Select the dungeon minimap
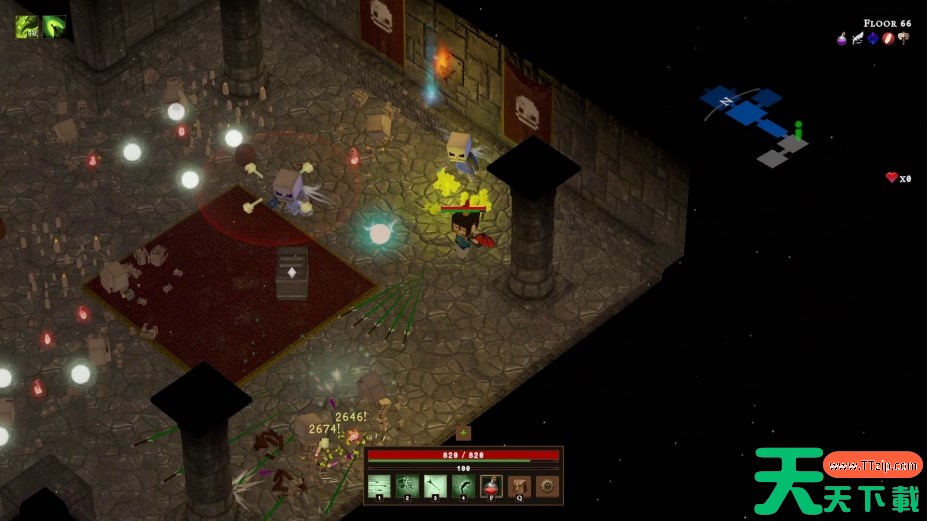This screenshot has width=927, height=521. 757,126
